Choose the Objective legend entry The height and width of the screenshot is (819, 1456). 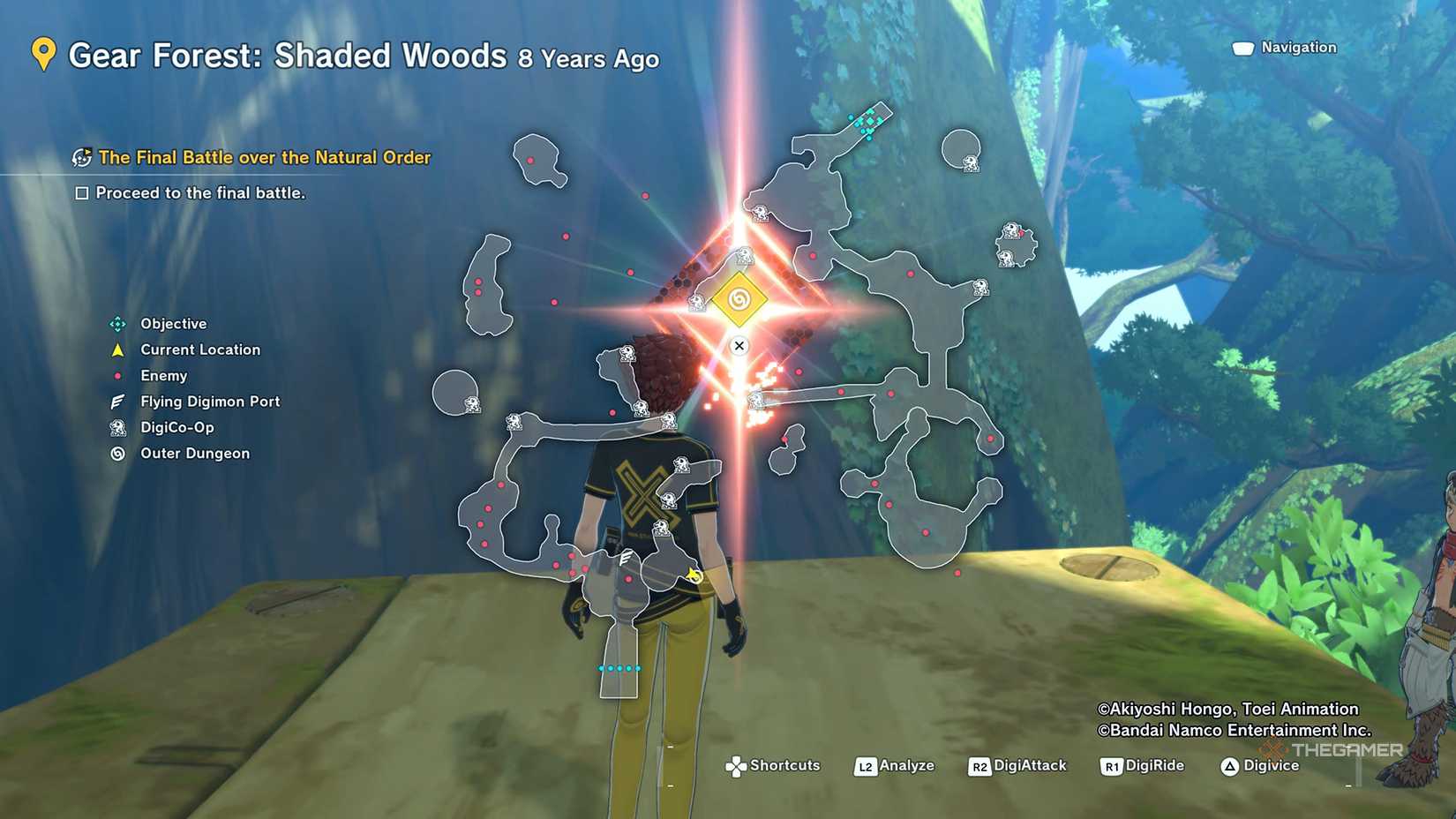tap(173, 324)
